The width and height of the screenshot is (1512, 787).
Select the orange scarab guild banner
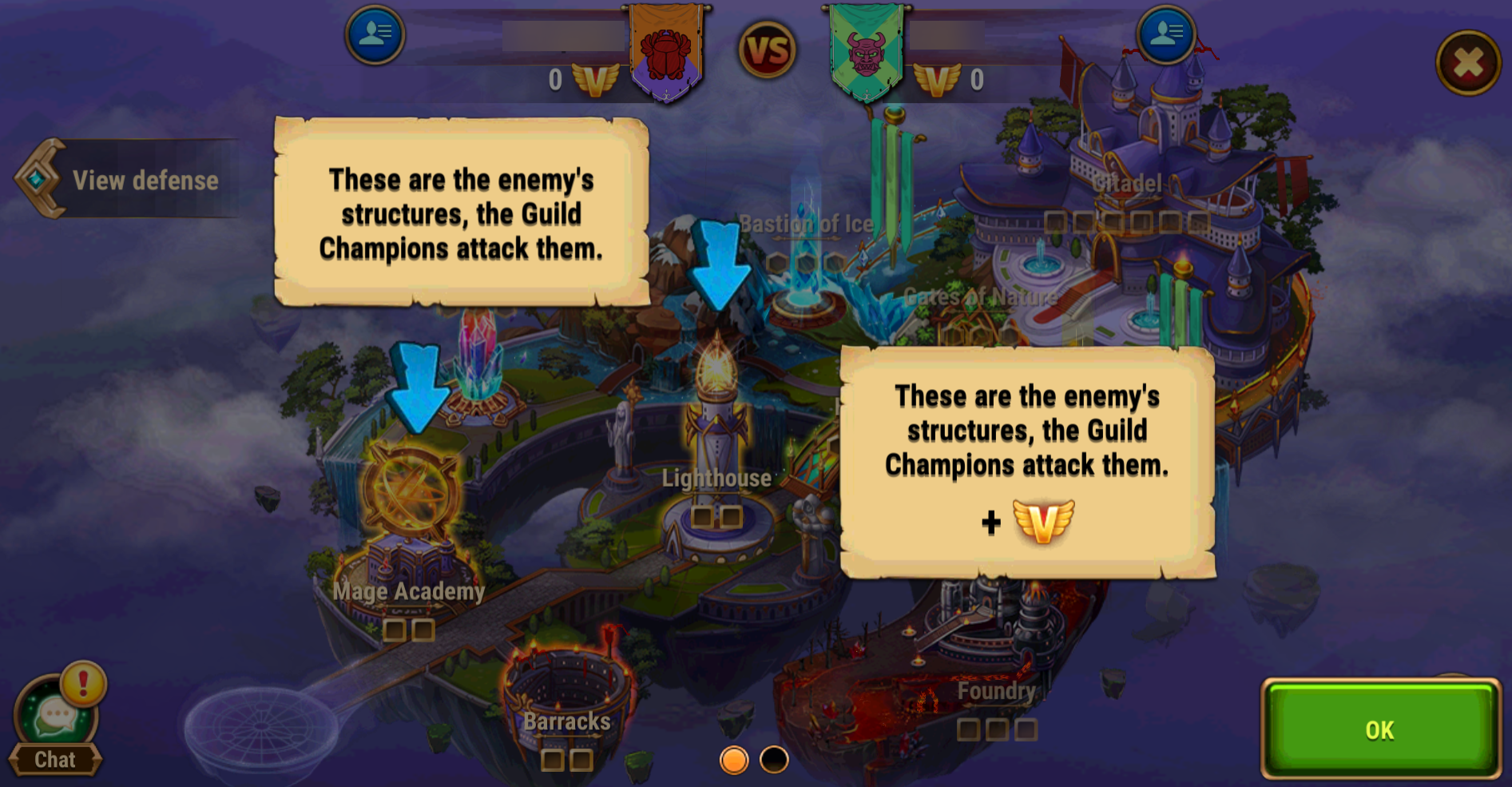pos(666,52)
